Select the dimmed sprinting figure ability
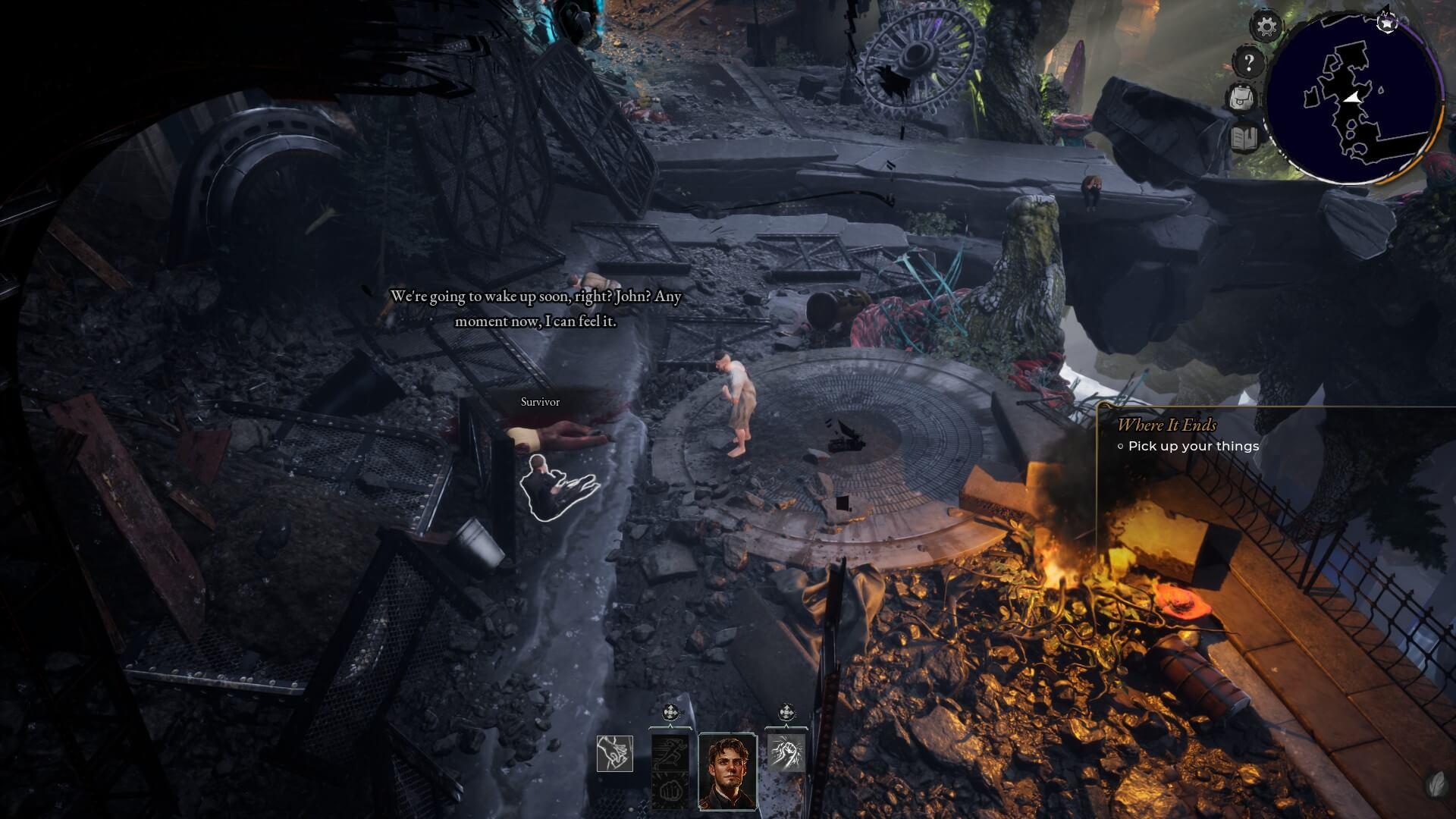The height and width of the screenshot is (819, 1456). pyautogui.click(x=670, y=752)
